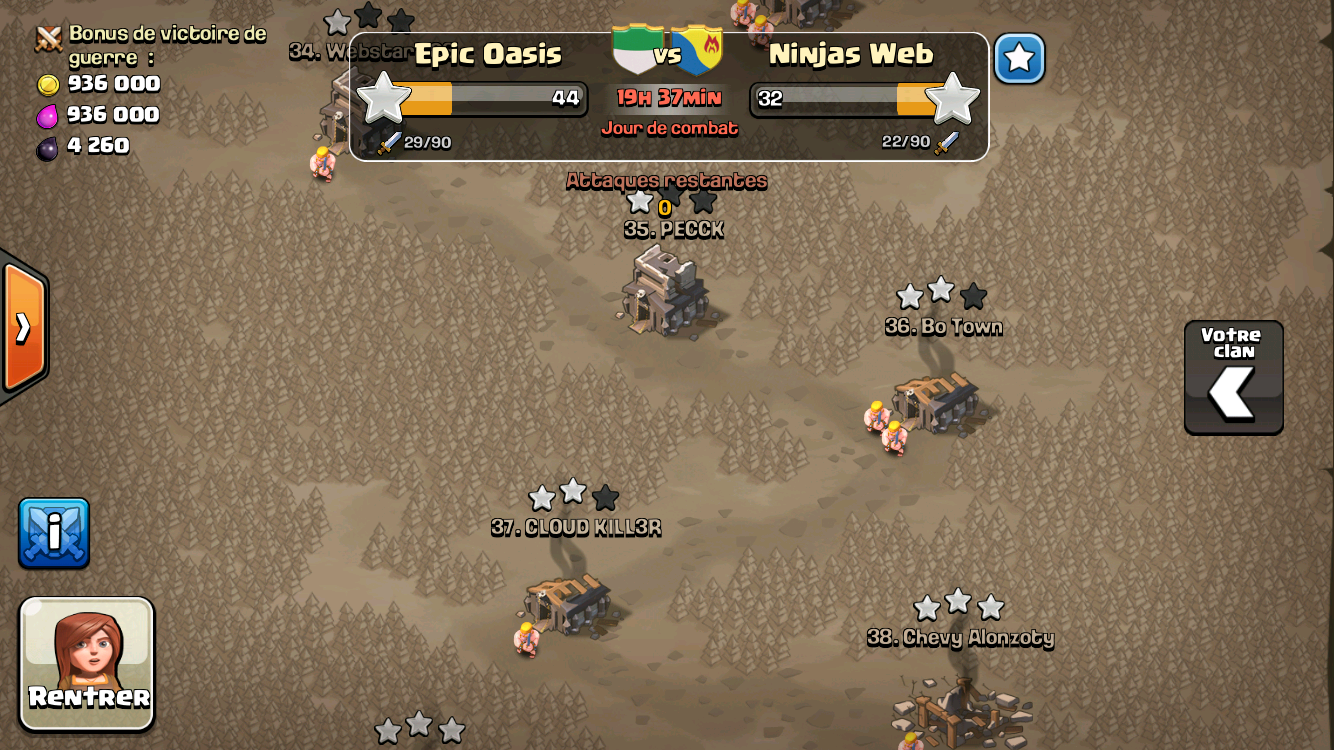Select enemy base 36. Bo Town

coord(936,400)
